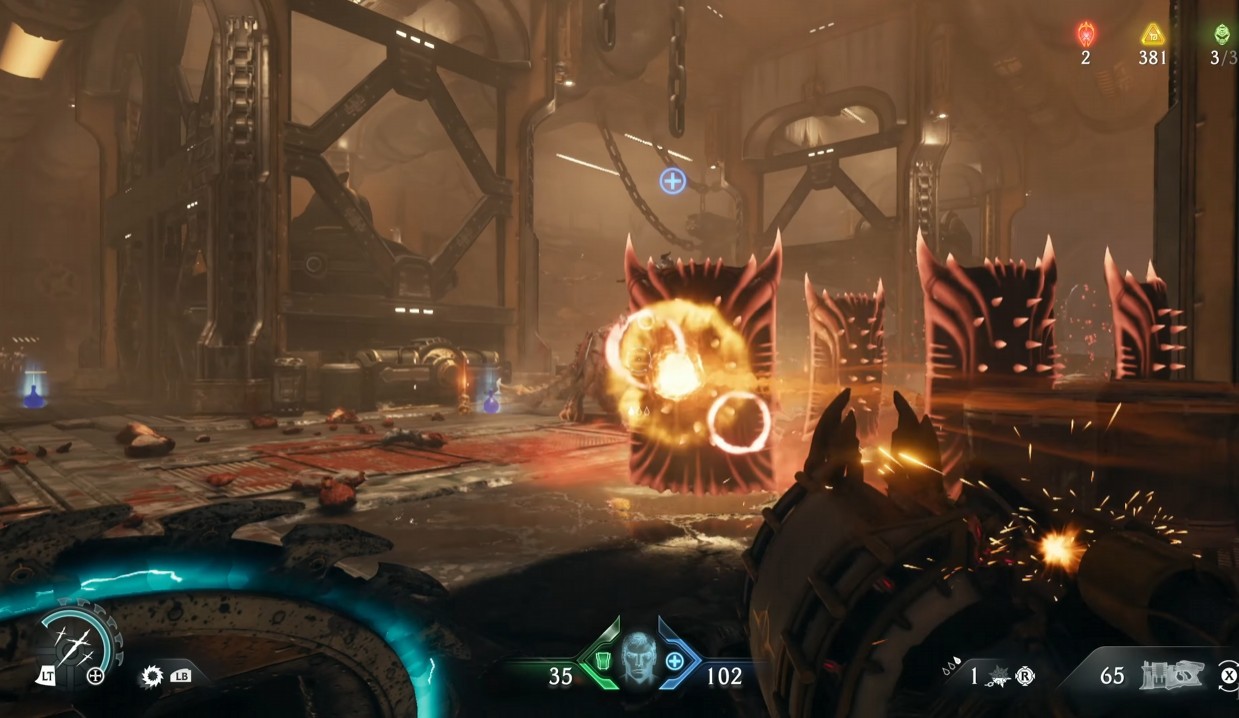The image size is (1239, 718).
Task: Click the green armor shield icon
Action: coord(602,661)
